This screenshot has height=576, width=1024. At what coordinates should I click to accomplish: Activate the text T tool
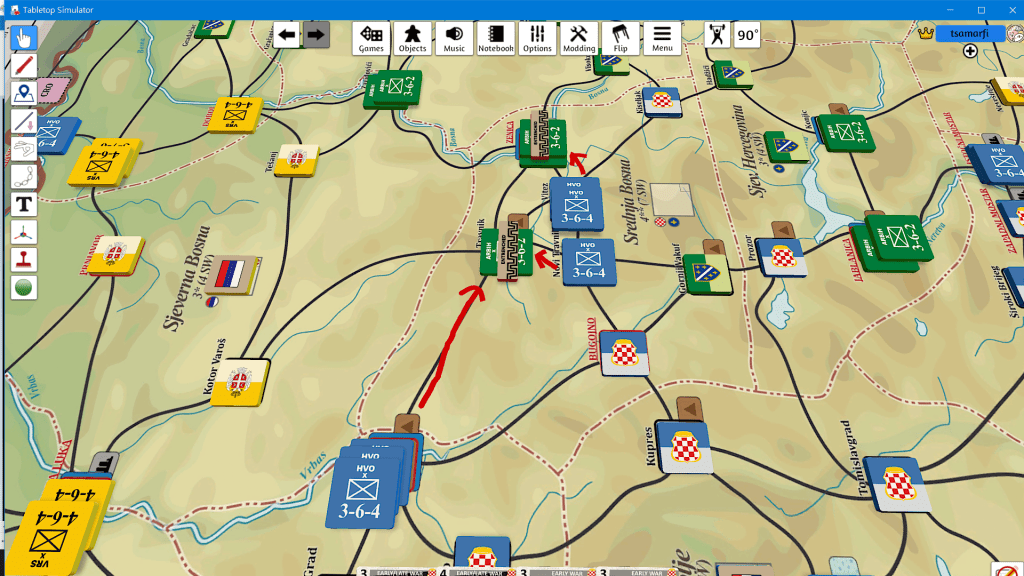pyautogui.click(x=24, y=204)
